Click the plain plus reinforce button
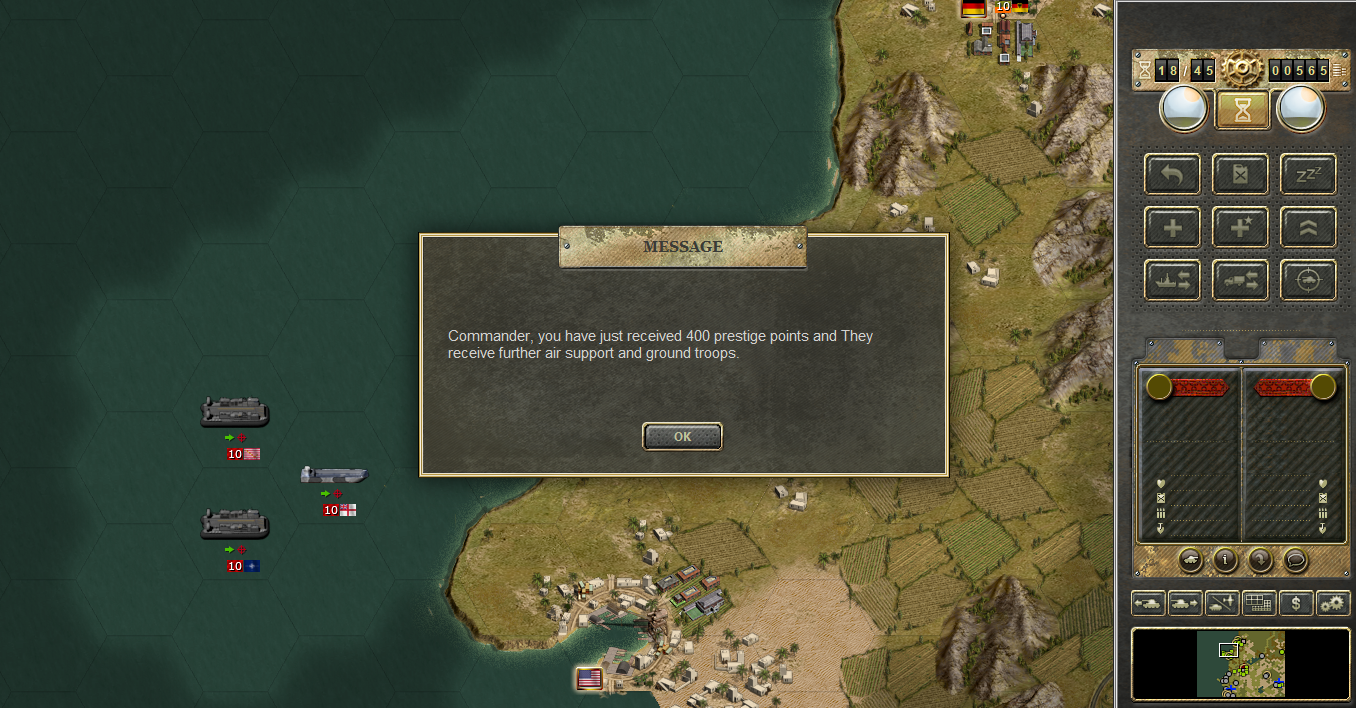1356x708 pixels. (1172, 227)
